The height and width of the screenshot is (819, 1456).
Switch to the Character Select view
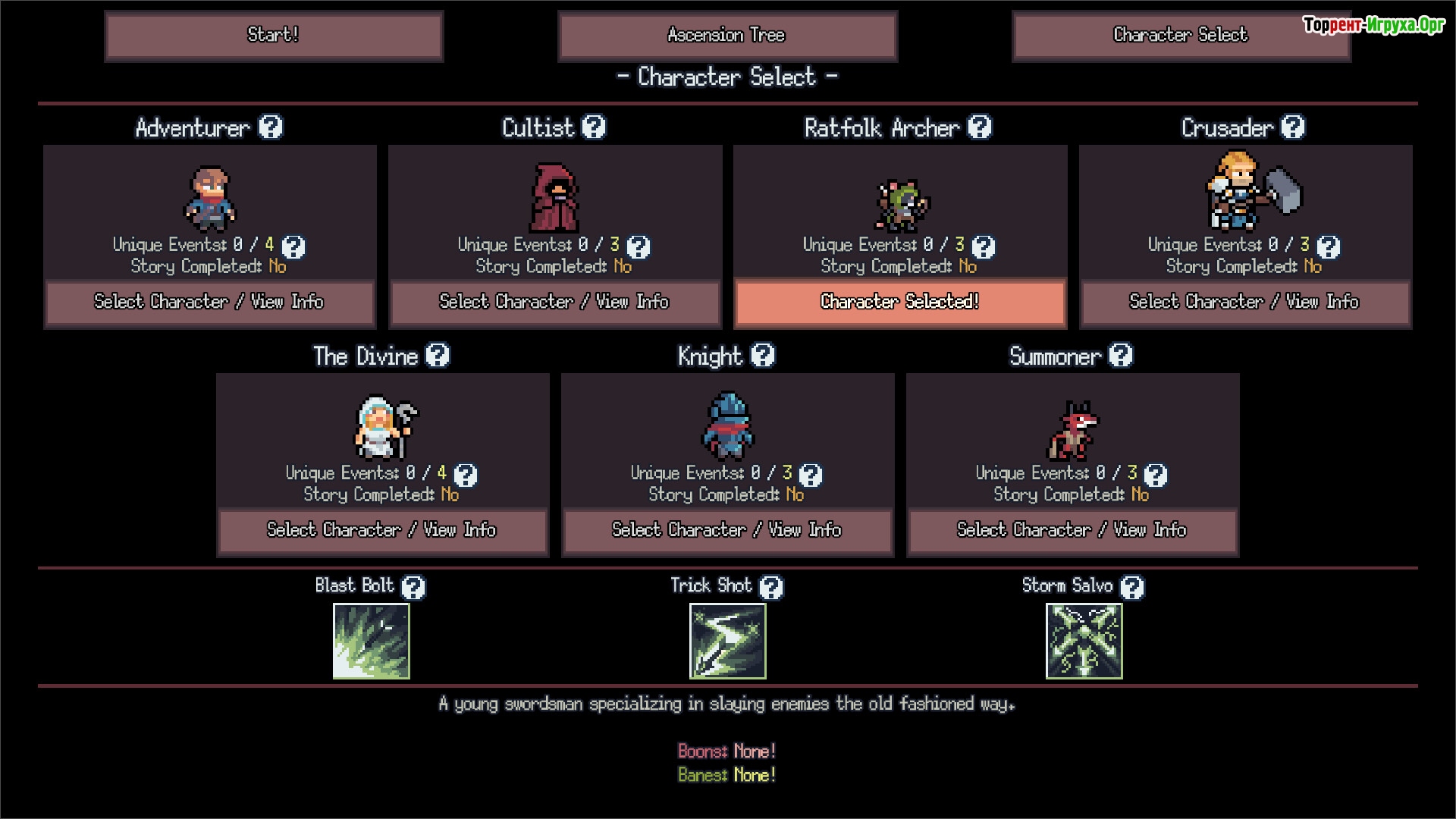click(1180, 36)
